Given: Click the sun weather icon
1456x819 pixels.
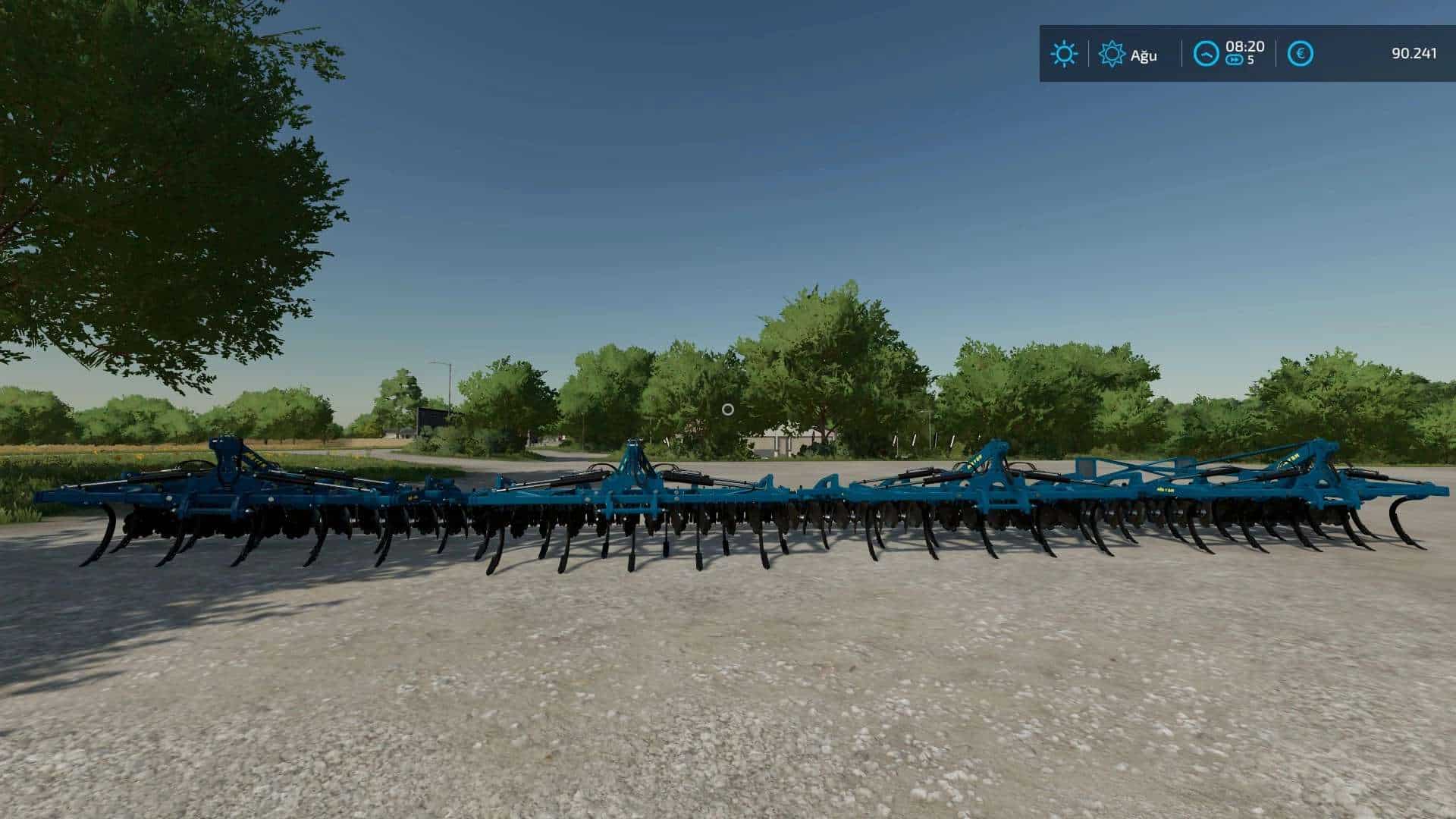Looking at the screenshot, I should point(1064,52).
